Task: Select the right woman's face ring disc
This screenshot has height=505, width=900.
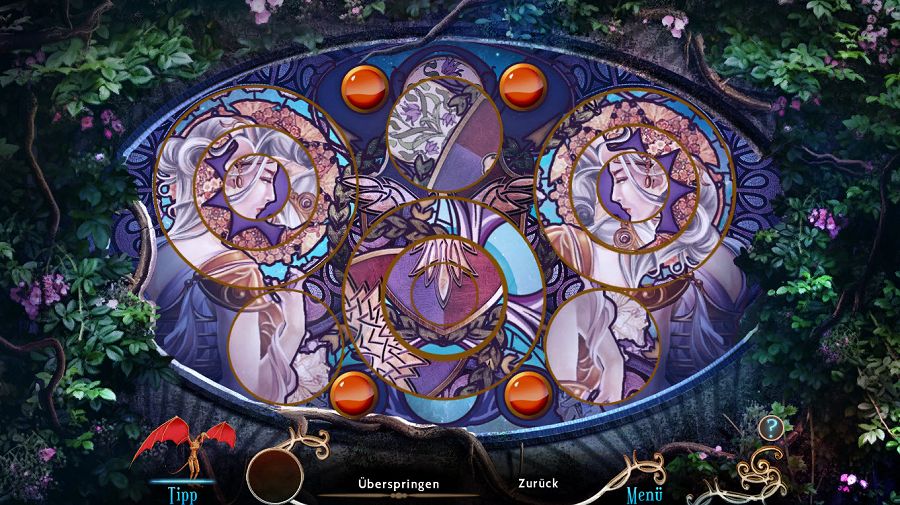Action: point(634,187)
